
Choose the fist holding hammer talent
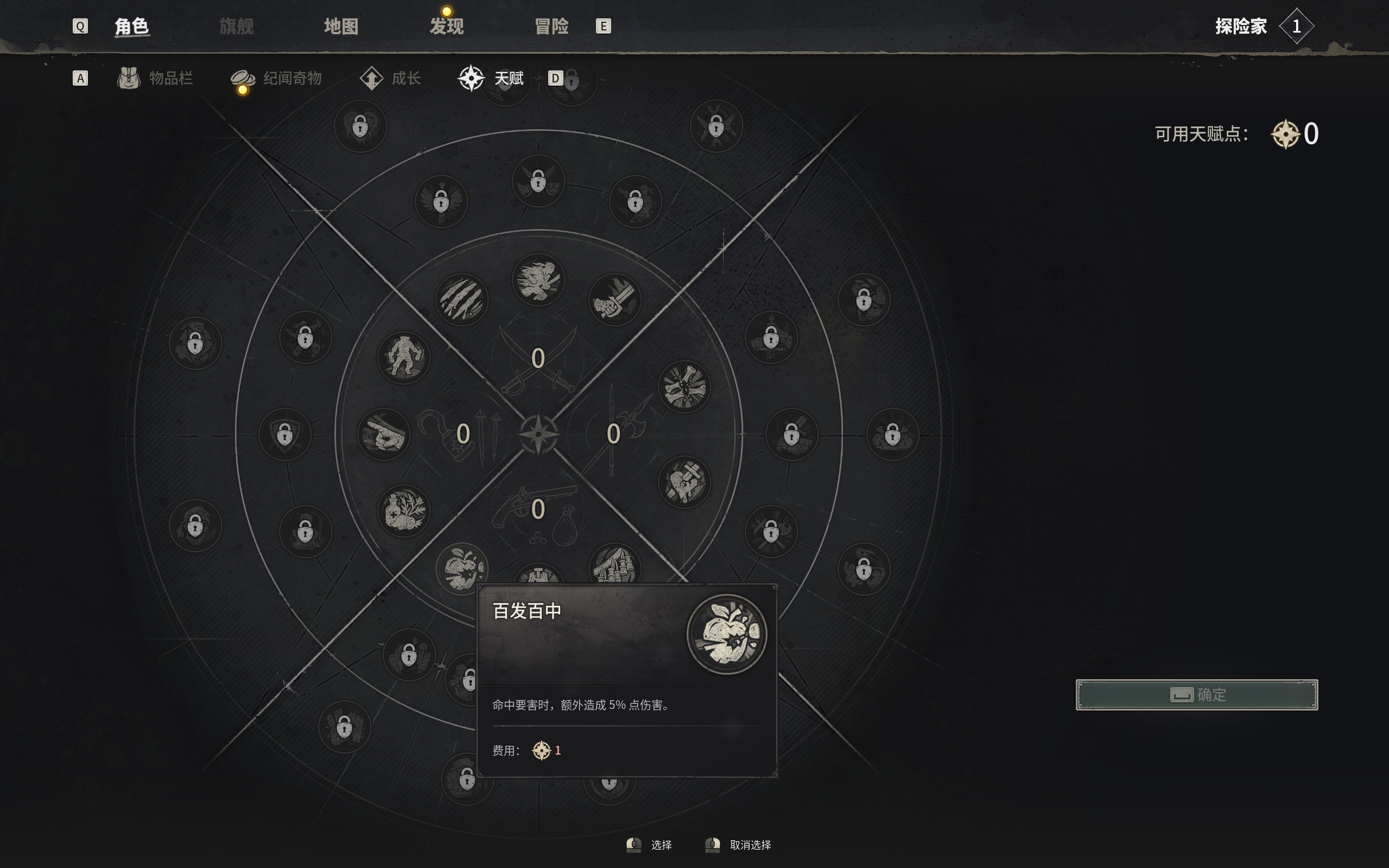(684, 481)
